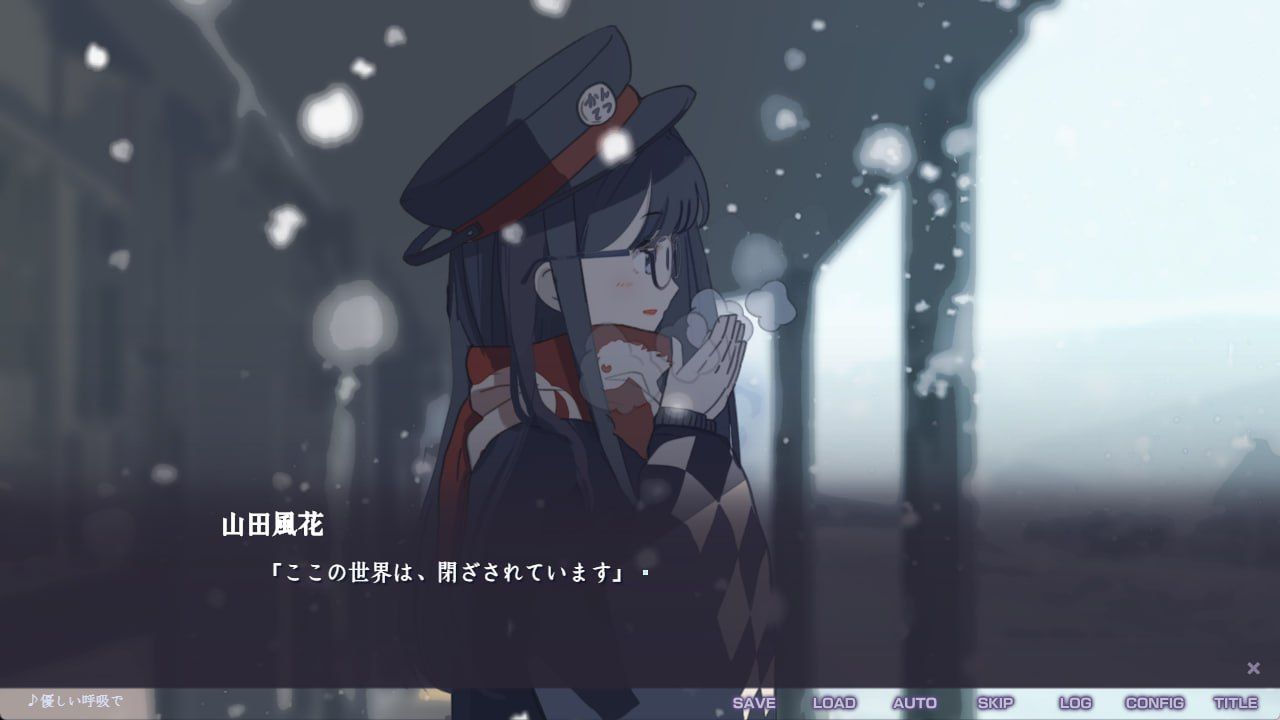The image size is (1280, 720).
Task: Click LOAD to restore progress
Action: [x=836, y=703]
